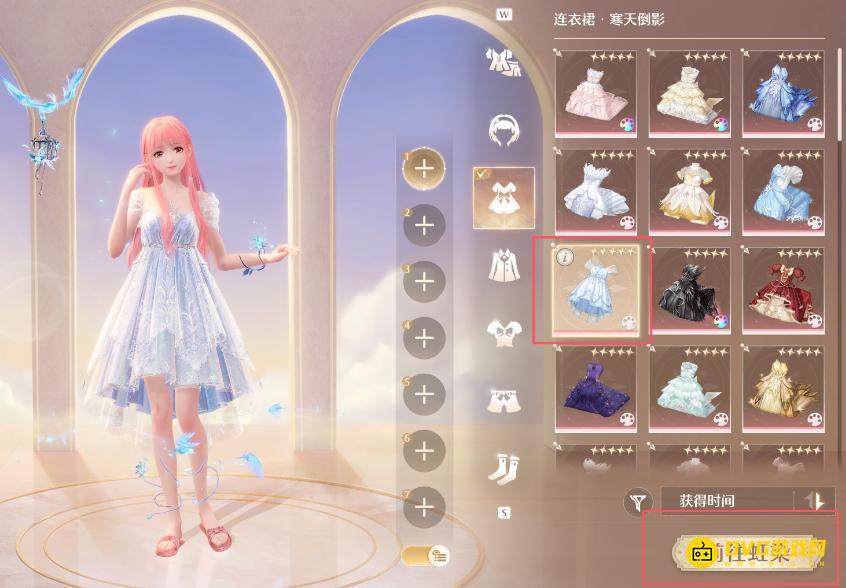Open info on the selected blue dress
This screenshot has width=846, height=588.
(564, 256)
